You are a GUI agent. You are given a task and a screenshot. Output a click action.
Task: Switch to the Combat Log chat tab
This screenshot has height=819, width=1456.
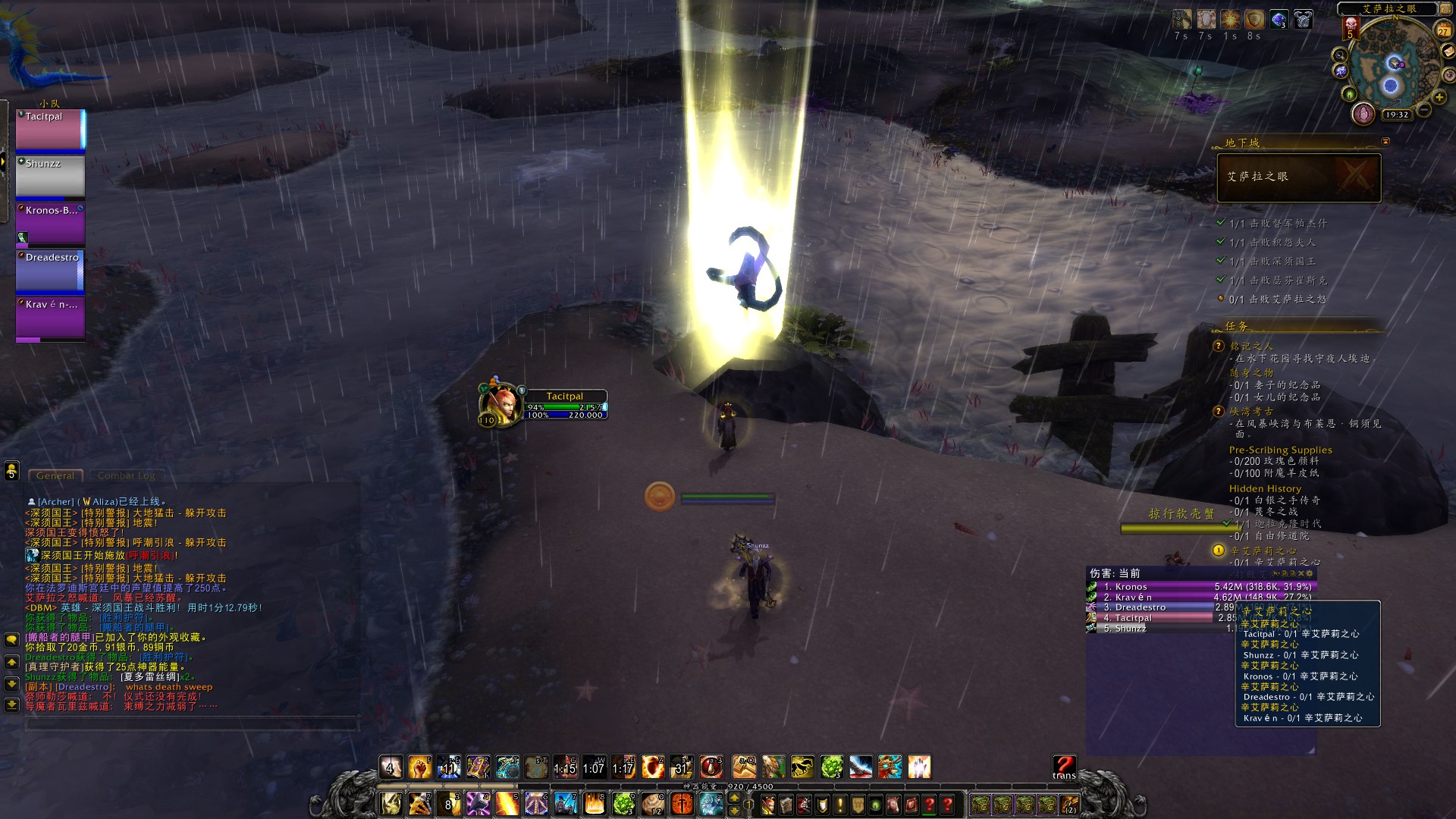point(126,475)
